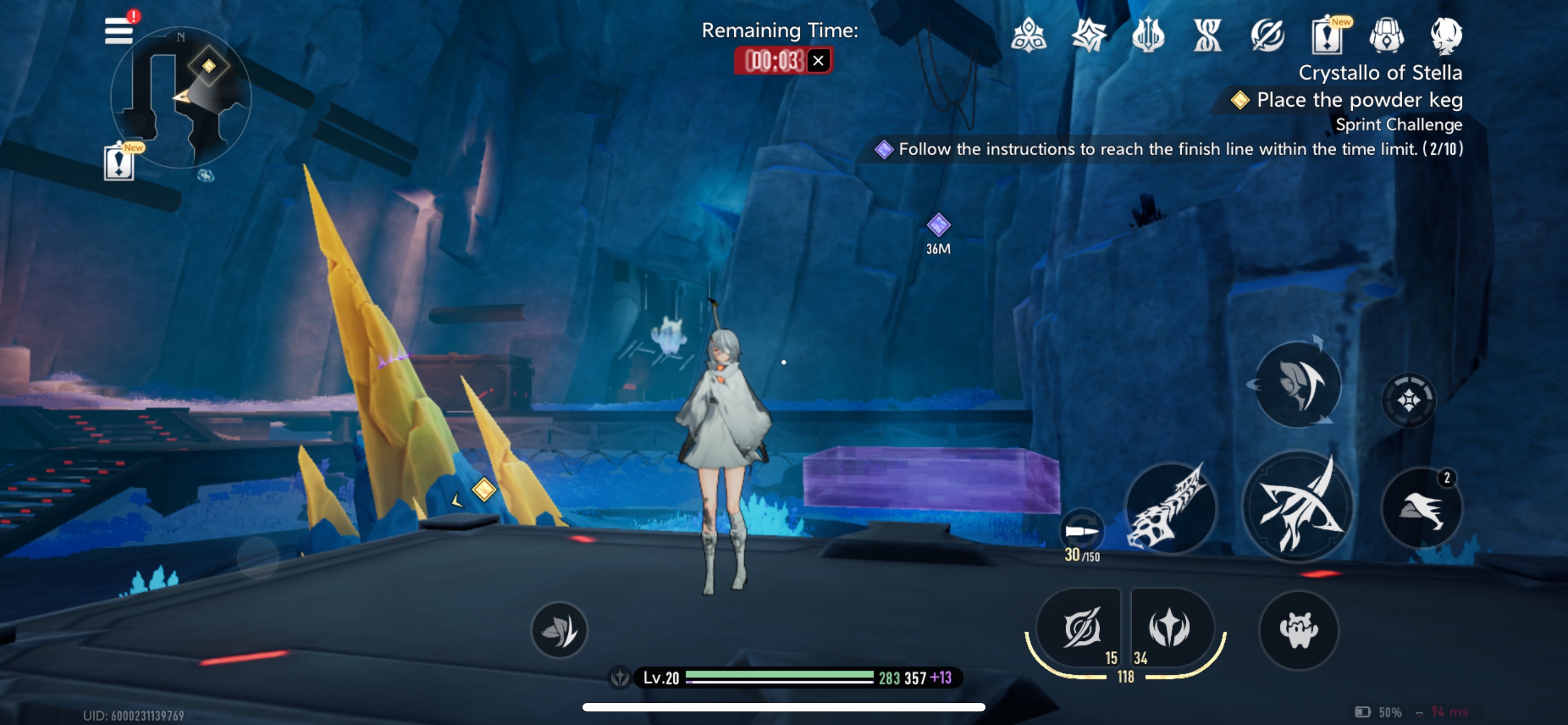
Task: Summon the pet companion button
Action: pyautogui.click(x=1298, y=630)
